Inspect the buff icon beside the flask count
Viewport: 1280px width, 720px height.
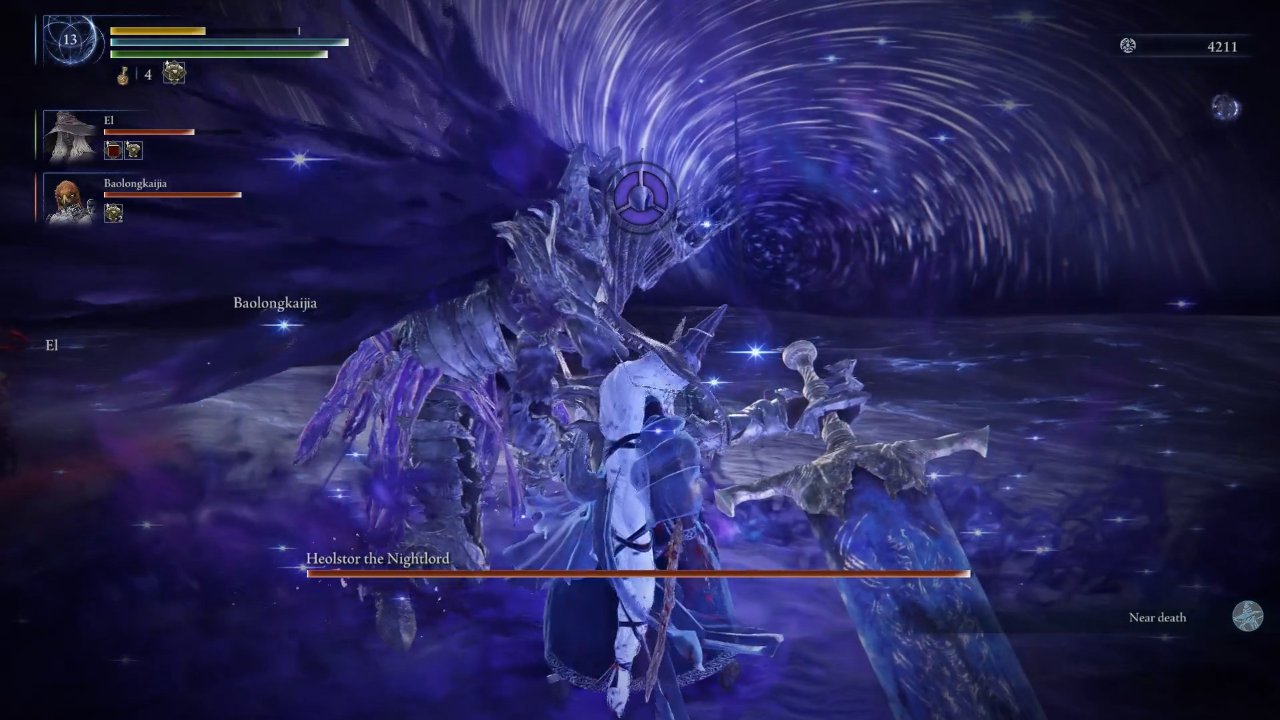click(x=174, y=73)
